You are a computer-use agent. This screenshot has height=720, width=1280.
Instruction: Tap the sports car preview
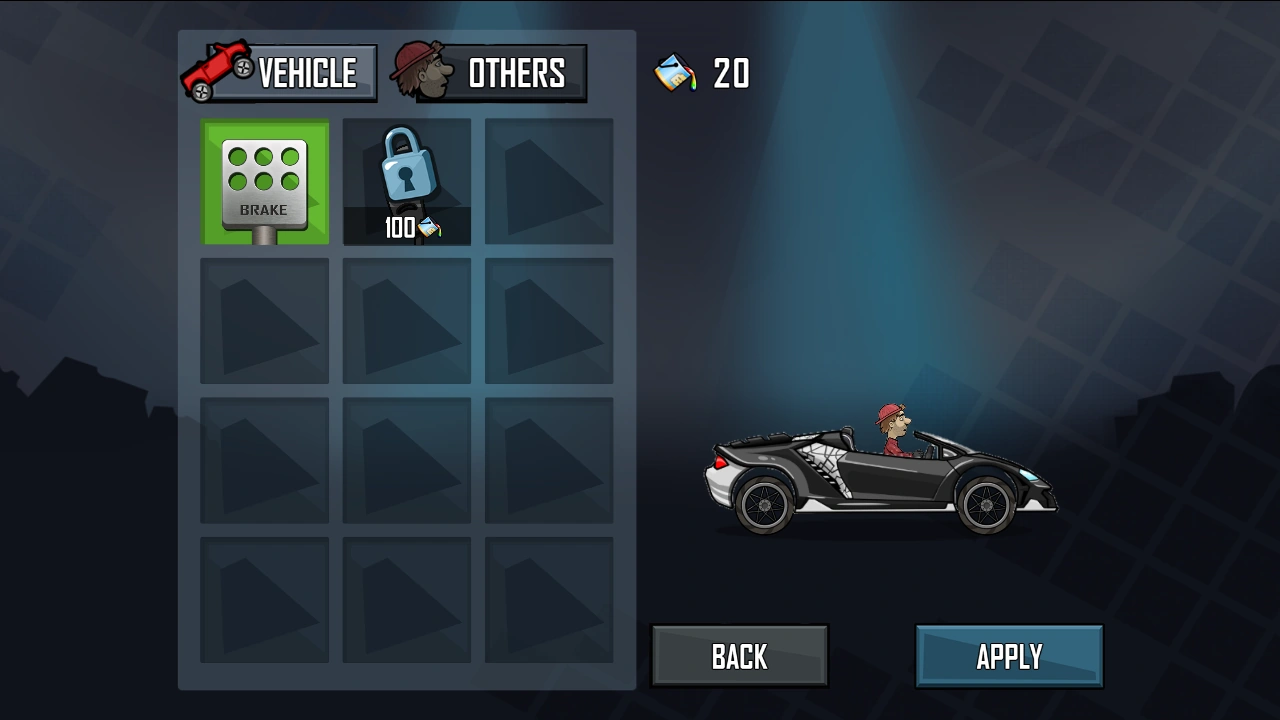coord(880,480)
